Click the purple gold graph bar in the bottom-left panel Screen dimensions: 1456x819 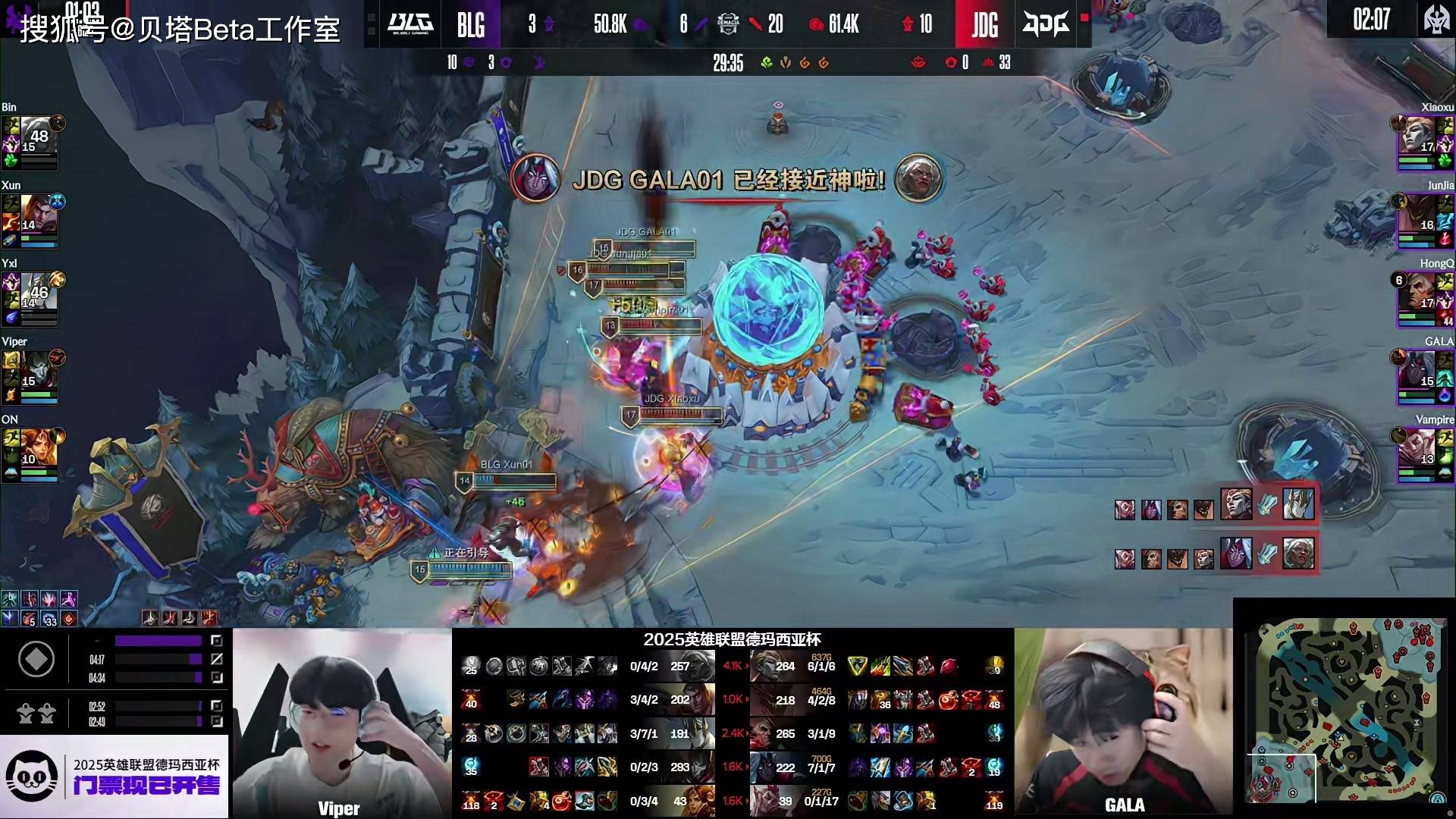[x=159, y=641]
